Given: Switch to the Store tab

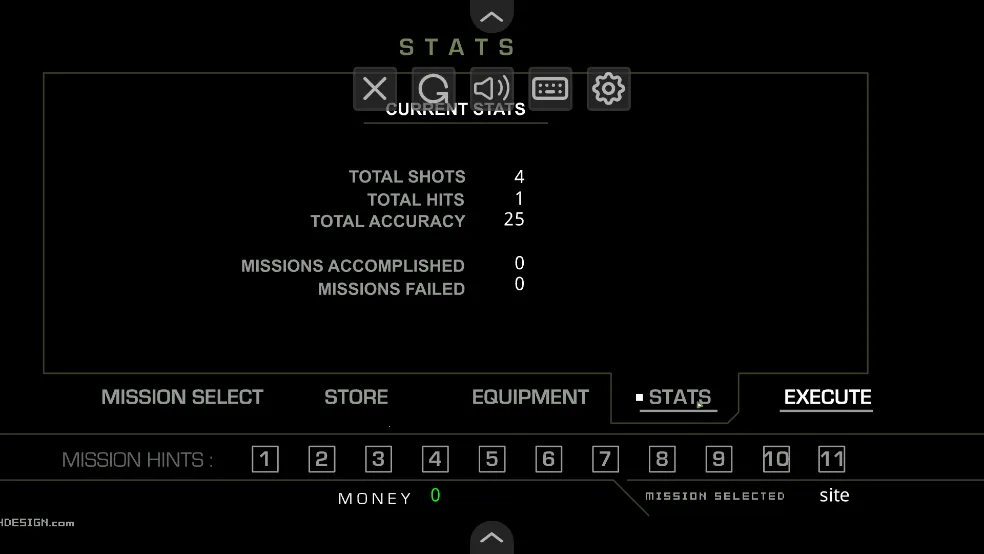Looking at the screenshot, I should click(356, 397).
